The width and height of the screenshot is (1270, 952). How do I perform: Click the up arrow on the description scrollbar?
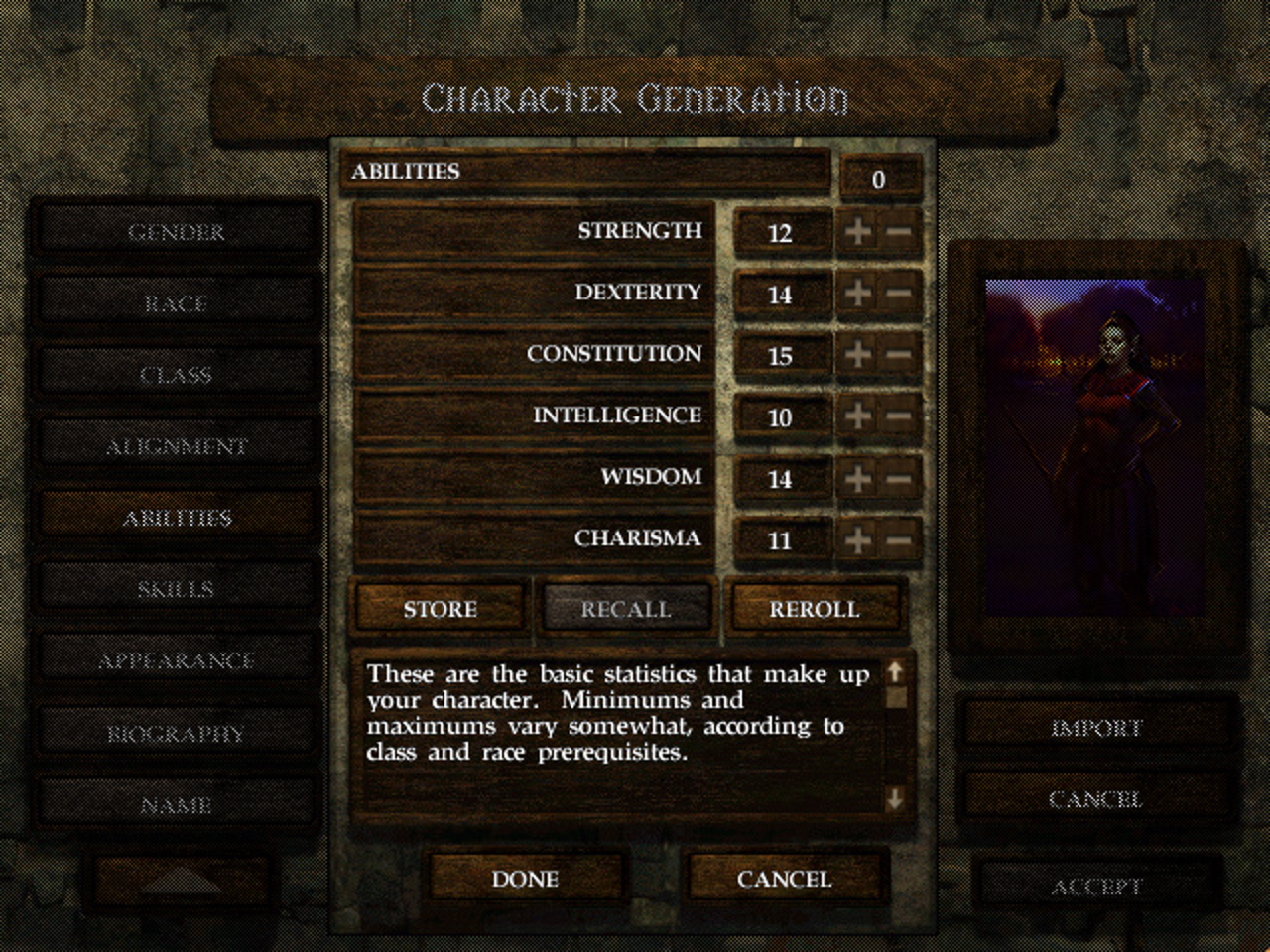[895, 672]
